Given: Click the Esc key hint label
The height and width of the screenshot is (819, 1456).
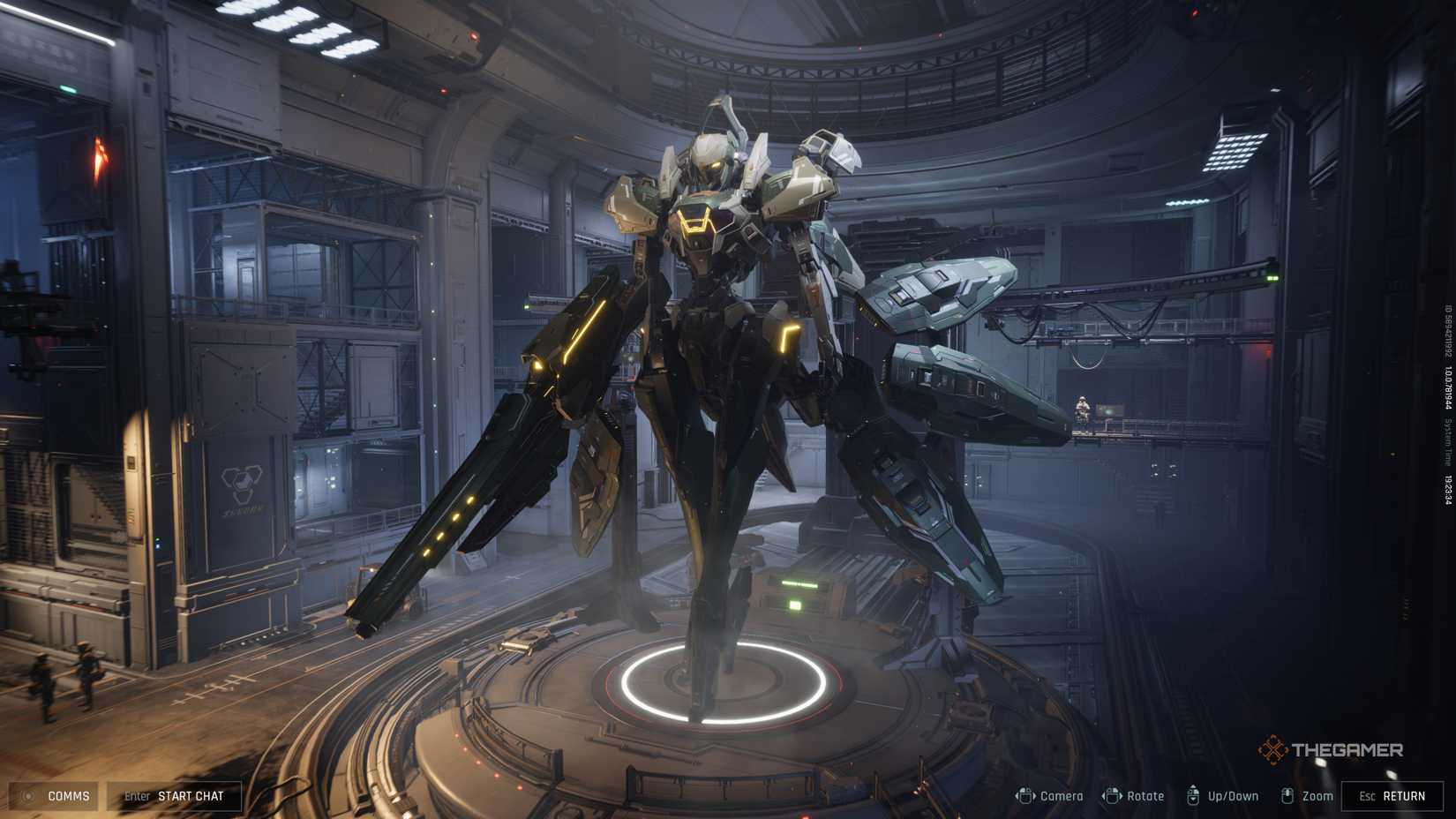Looking at the screenshot, I should [1367, 795].
